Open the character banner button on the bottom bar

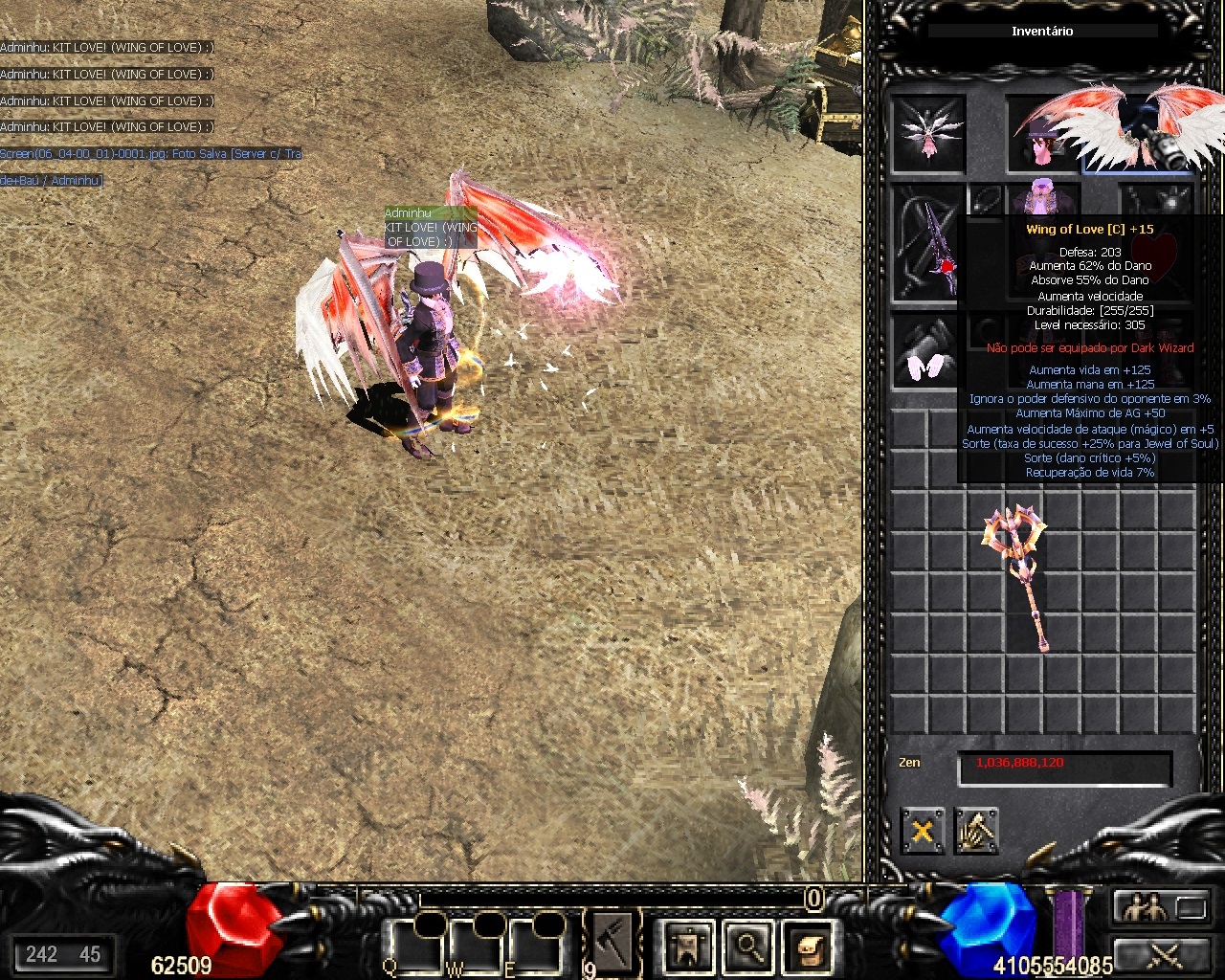[688, 947]
